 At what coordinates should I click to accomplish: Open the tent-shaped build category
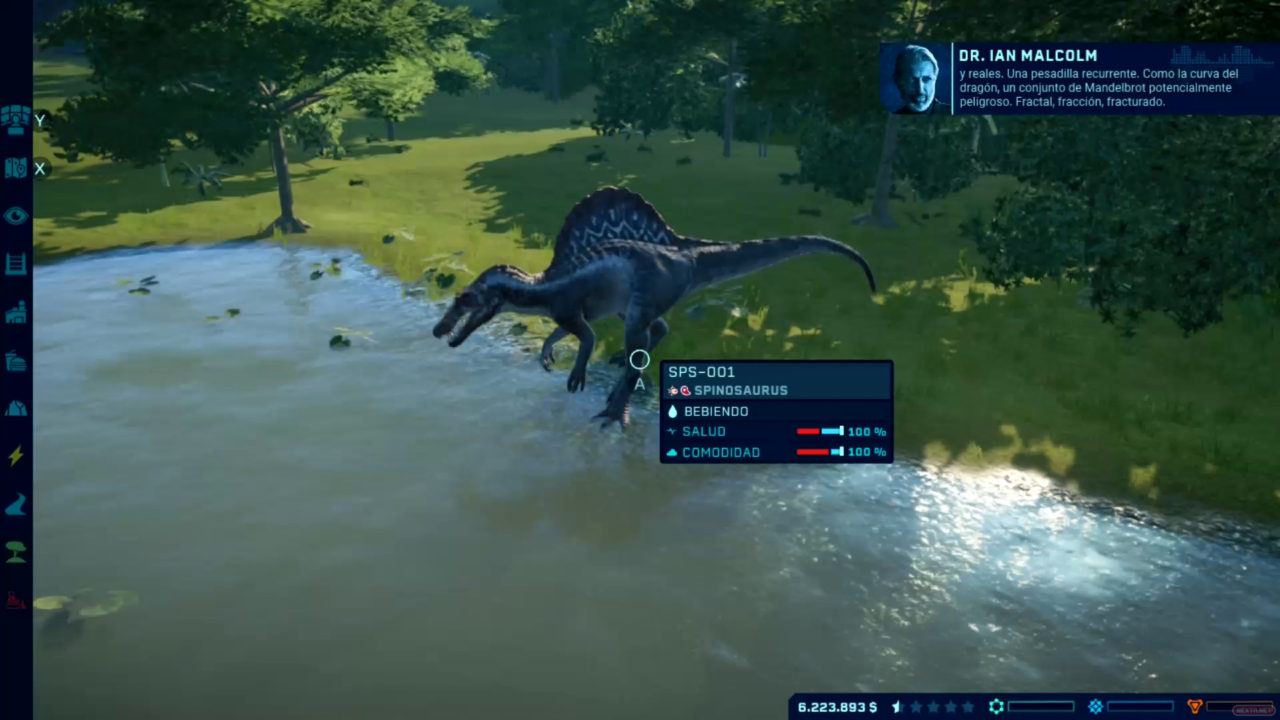(x=15, y=408)
